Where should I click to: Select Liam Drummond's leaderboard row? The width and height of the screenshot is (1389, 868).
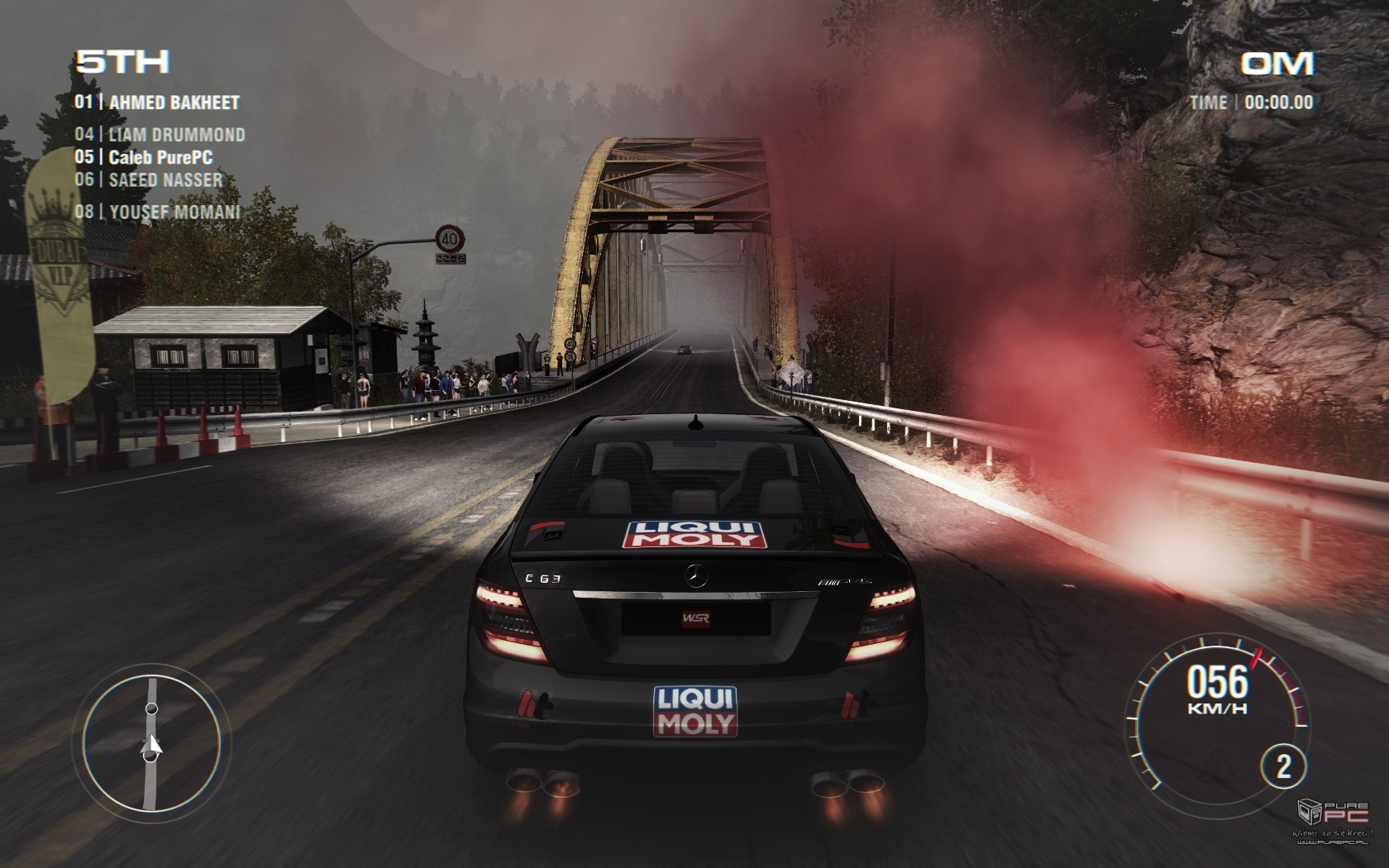[160, 135]
